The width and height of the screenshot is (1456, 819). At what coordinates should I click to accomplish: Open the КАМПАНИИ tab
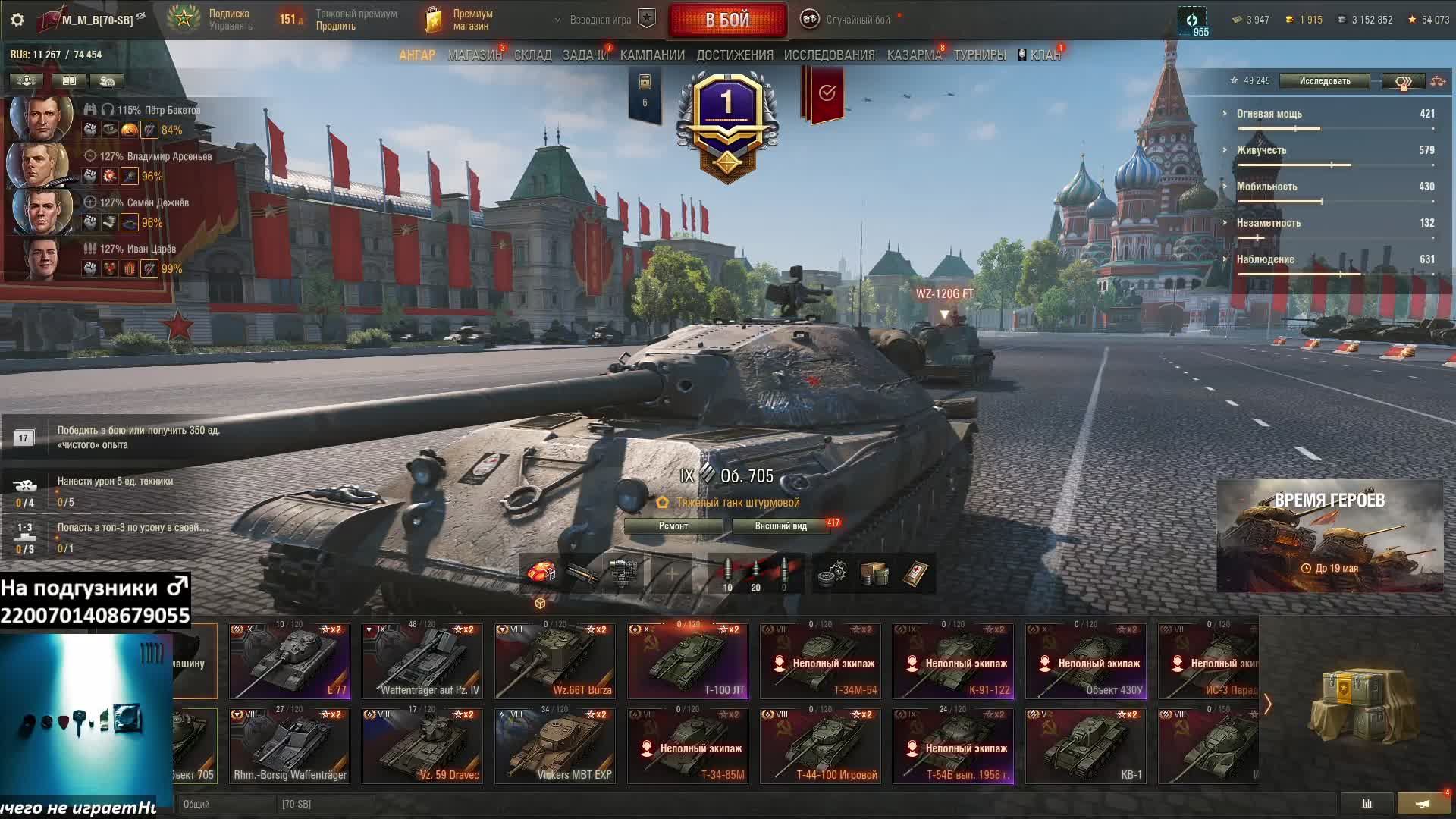coord(652,55)
